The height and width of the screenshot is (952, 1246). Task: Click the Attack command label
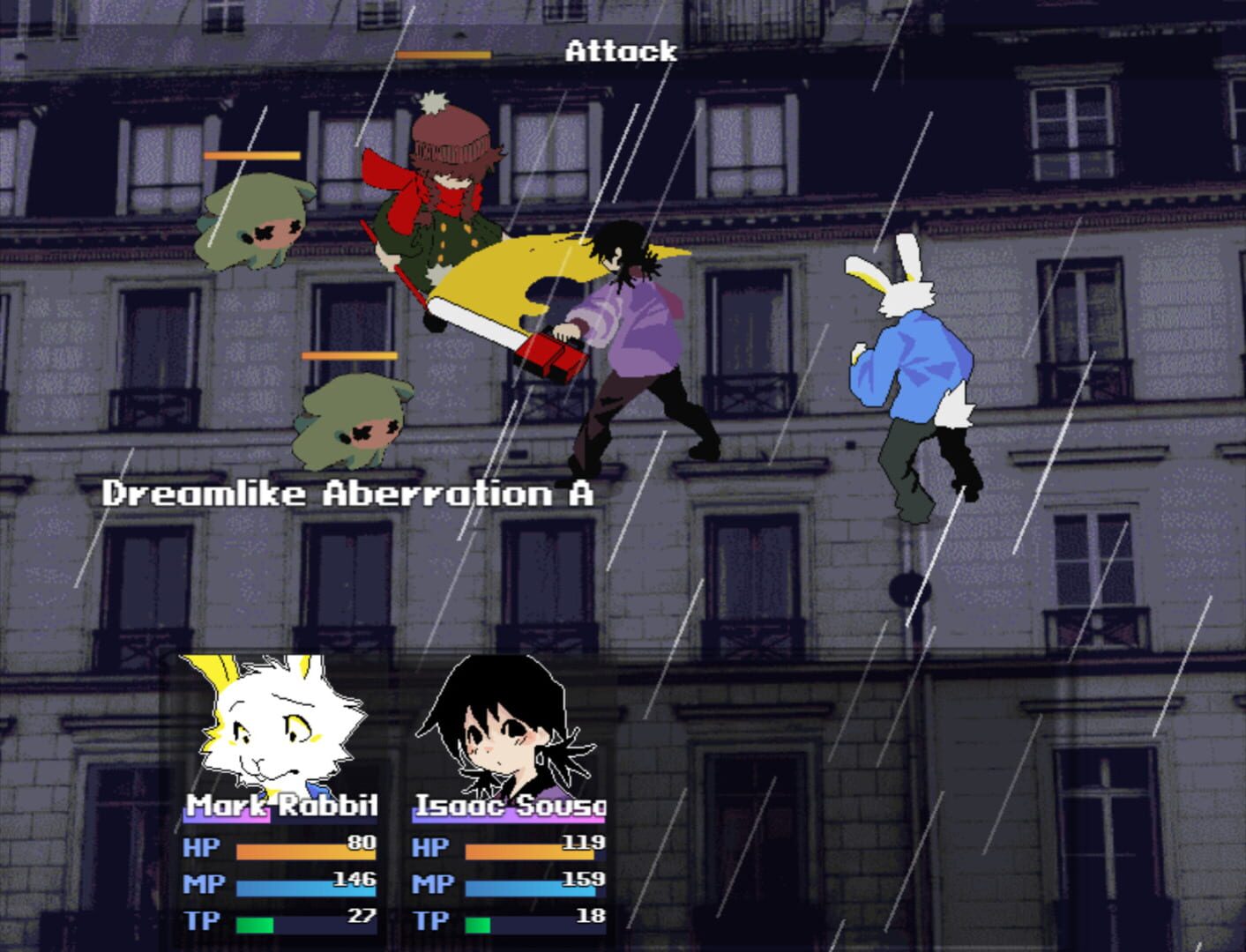click(621, 52)
